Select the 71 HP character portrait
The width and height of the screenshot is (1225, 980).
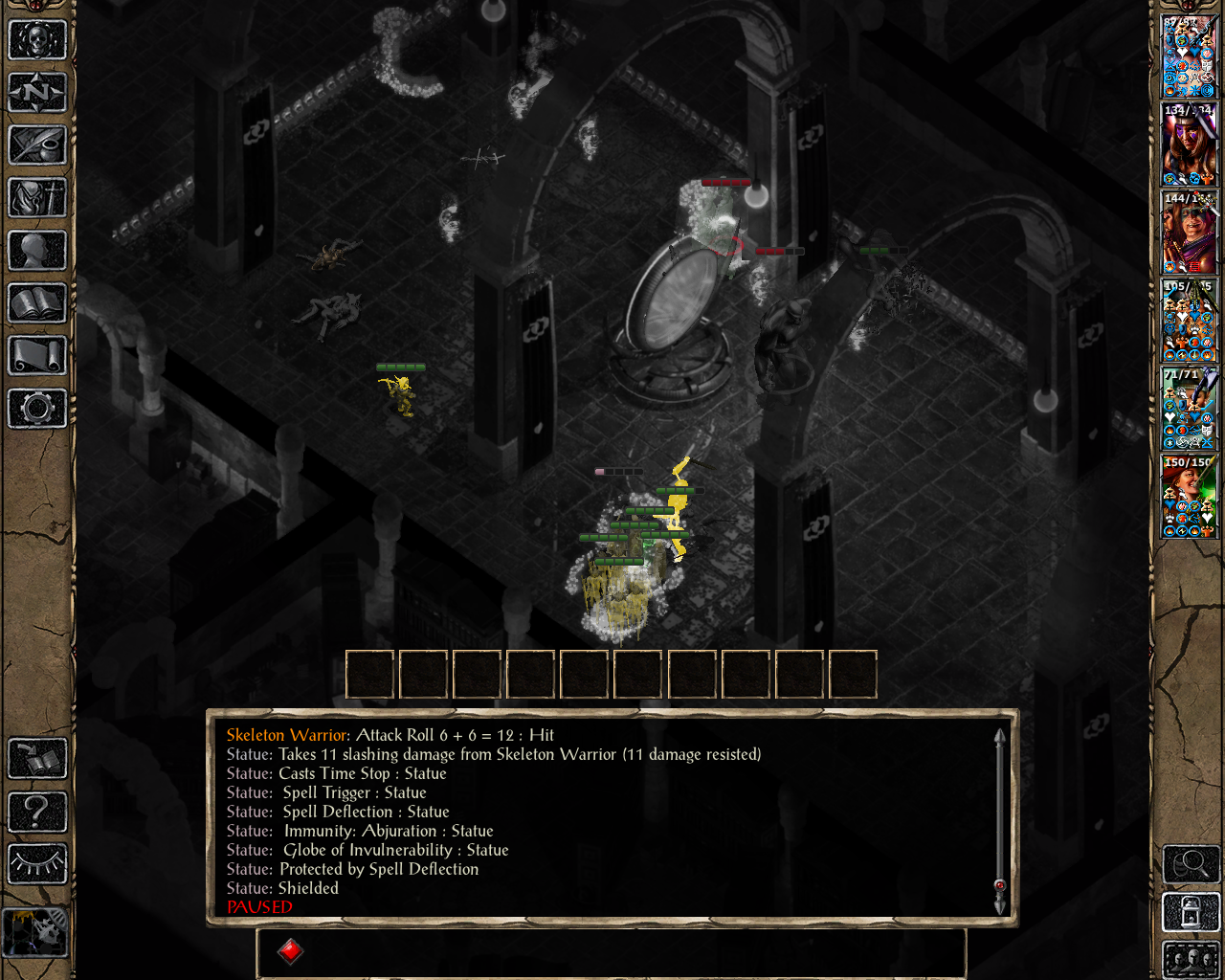pyautogui.click(x=1189, y=409)
